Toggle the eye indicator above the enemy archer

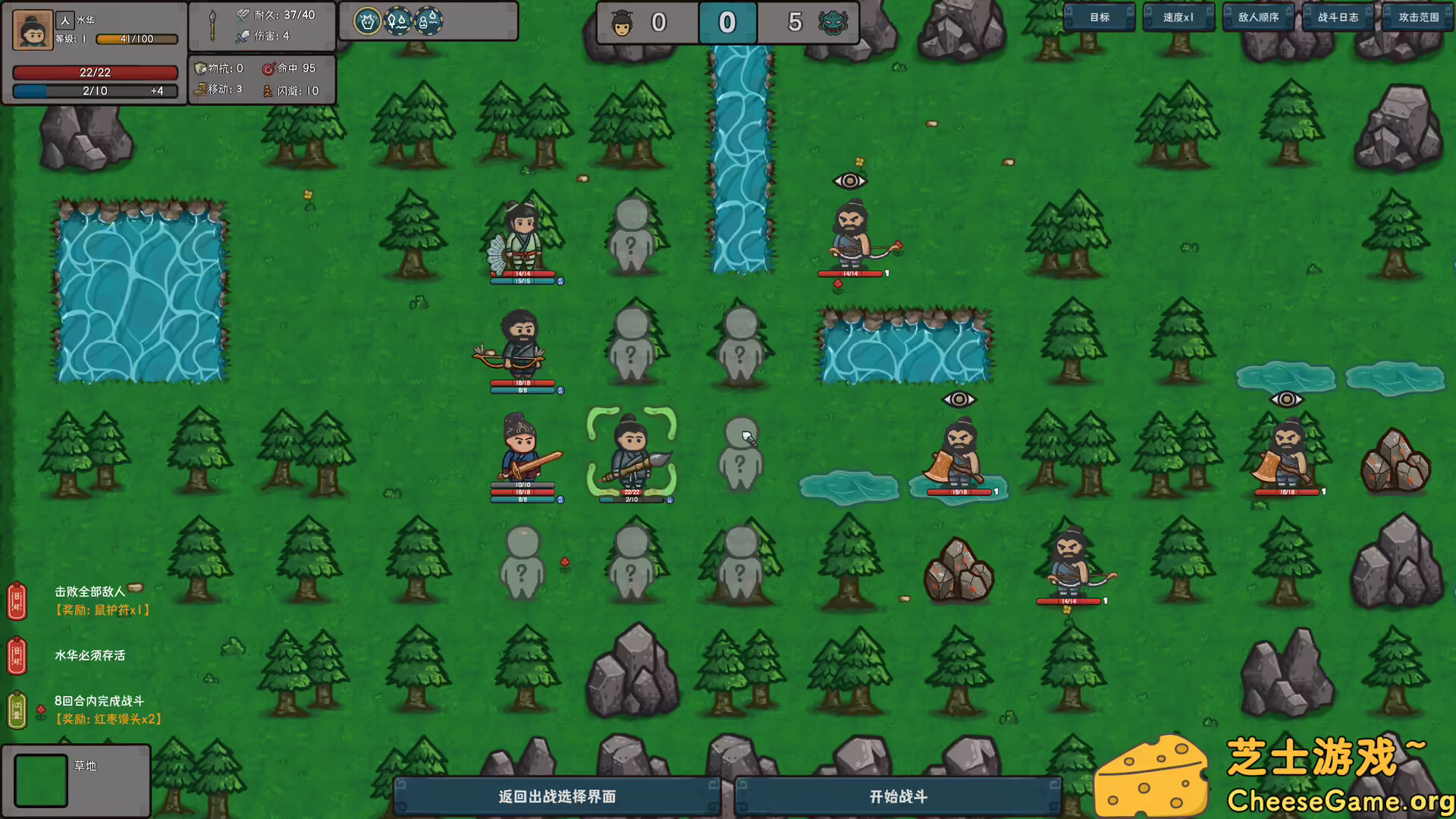tap(849, 180)
